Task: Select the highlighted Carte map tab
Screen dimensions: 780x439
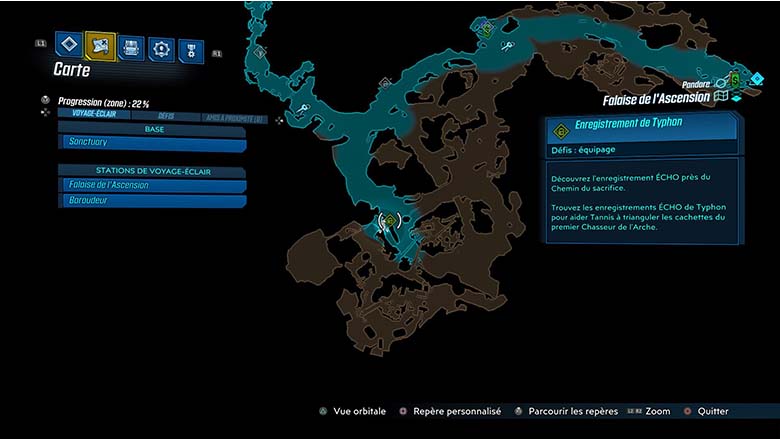Action: click(100, 45)
